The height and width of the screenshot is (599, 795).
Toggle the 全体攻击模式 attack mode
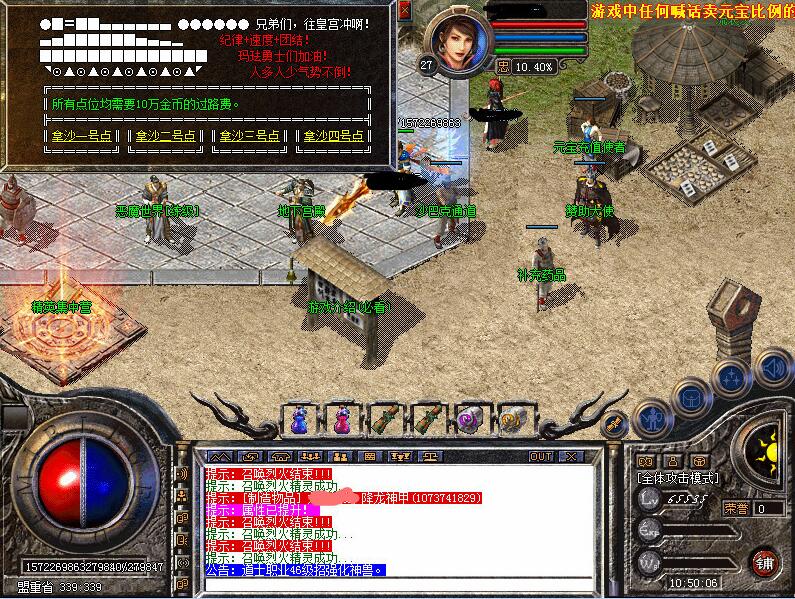coord(677,479)
